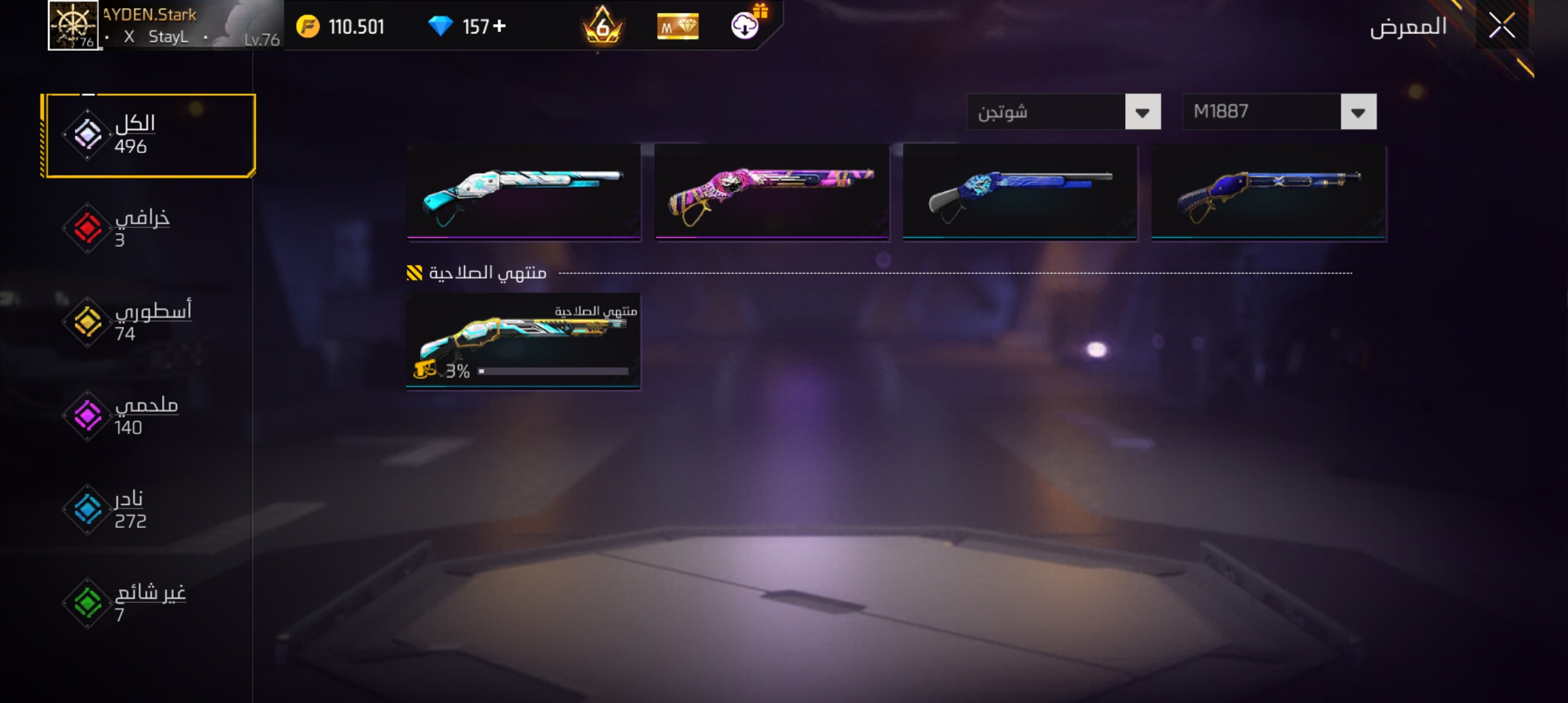This screenshot has width=1568, height=703.
Task: Select the الكل (All) category tab
Action: 150,135
